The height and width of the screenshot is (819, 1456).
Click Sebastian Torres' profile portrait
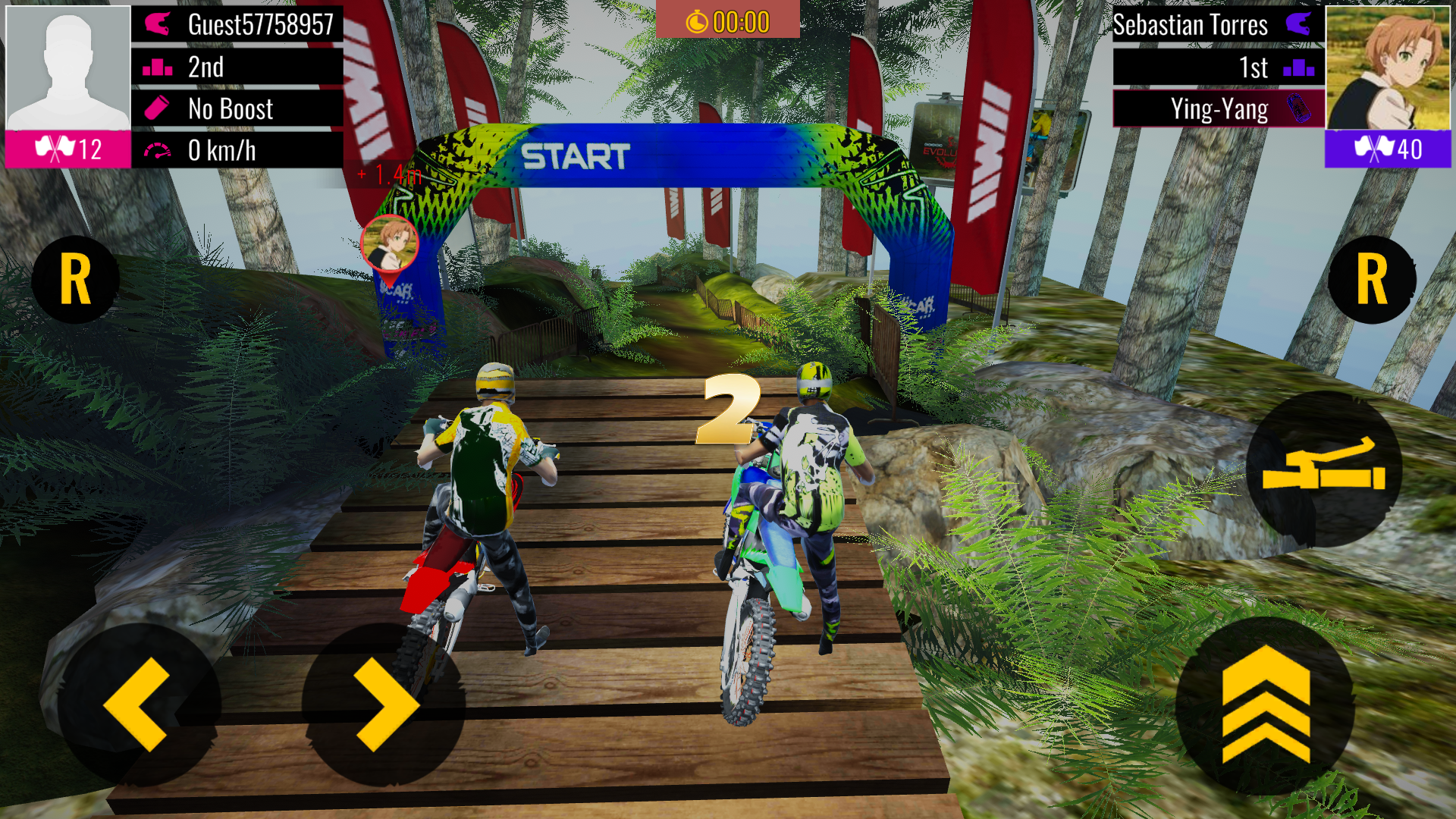click(x=1387, y=68)
